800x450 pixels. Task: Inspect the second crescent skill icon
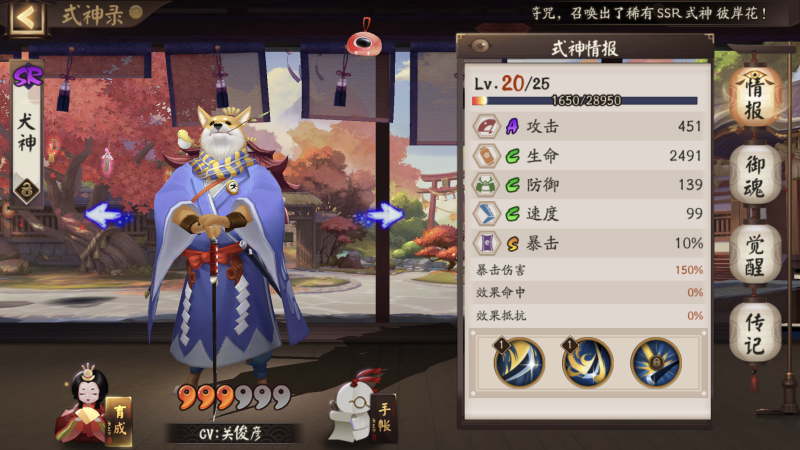[587, 363]
